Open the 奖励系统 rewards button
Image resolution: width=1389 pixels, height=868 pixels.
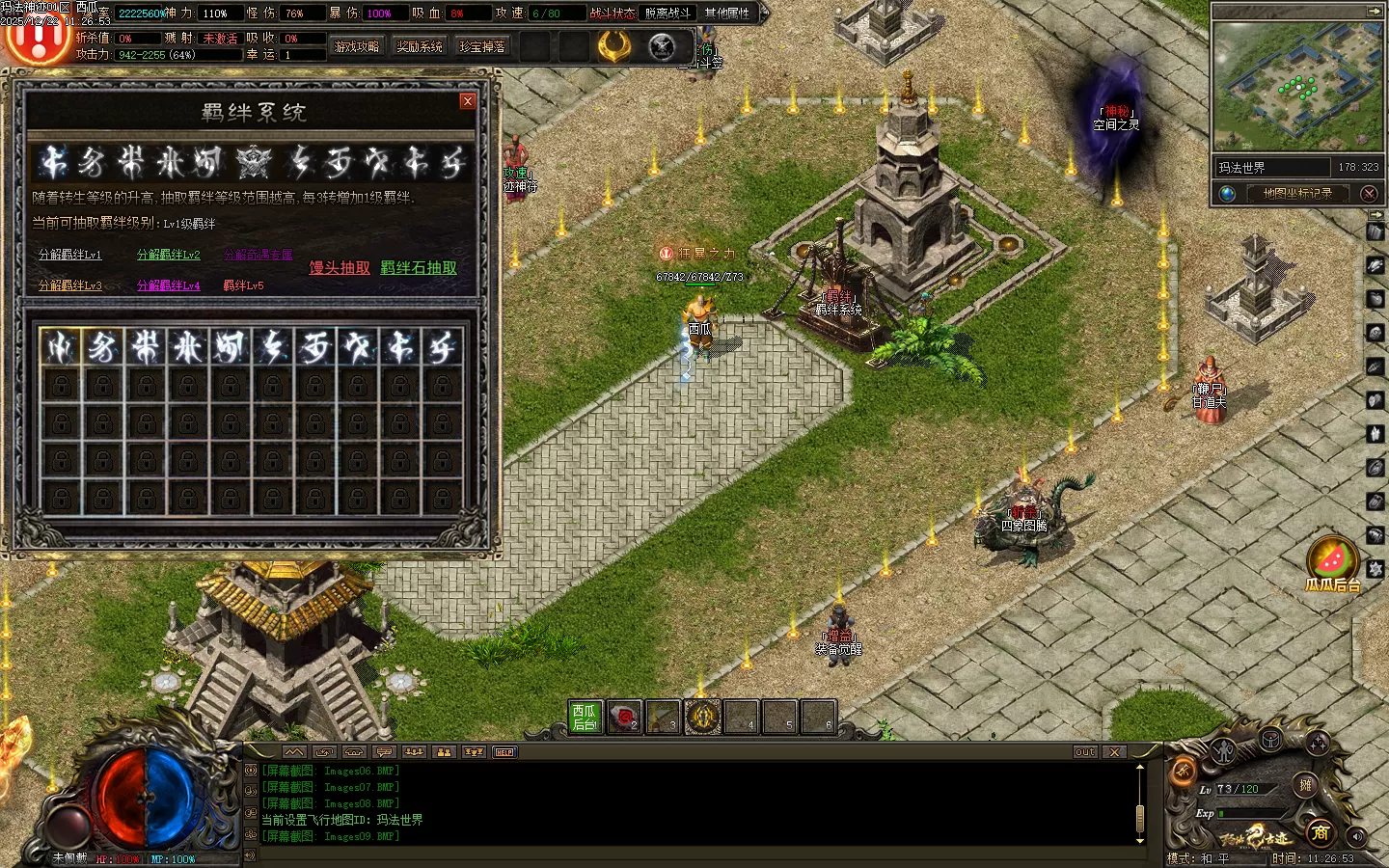[x=420, y=46]
